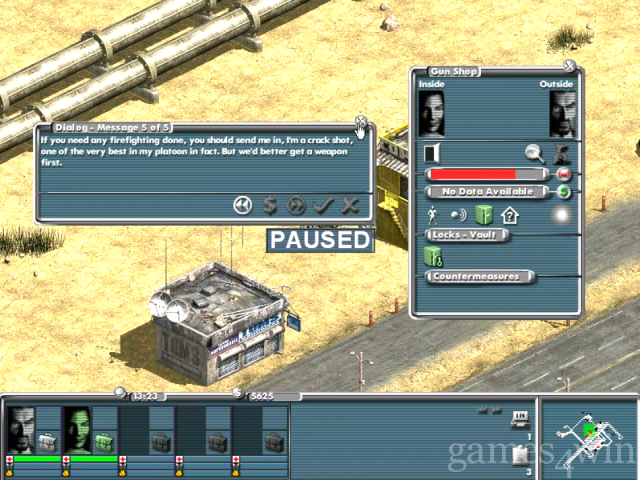
Task: Click the green safe icon
Action: [x=485, y=214]
